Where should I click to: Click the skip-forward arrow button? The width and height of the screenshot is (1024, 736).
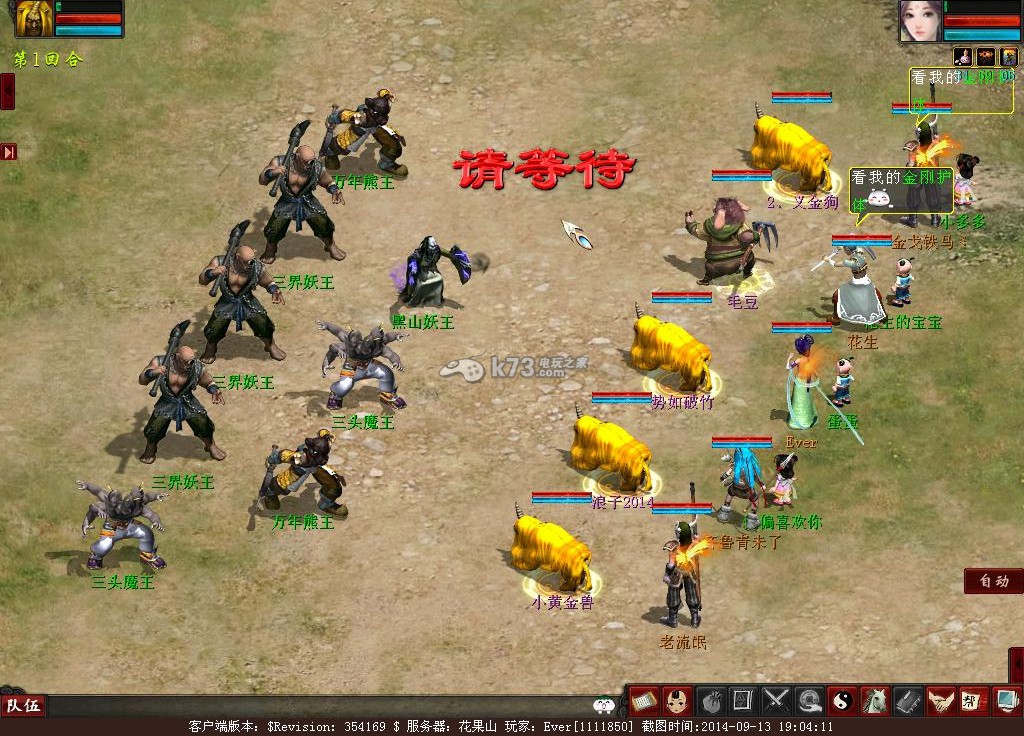[9, 152]
